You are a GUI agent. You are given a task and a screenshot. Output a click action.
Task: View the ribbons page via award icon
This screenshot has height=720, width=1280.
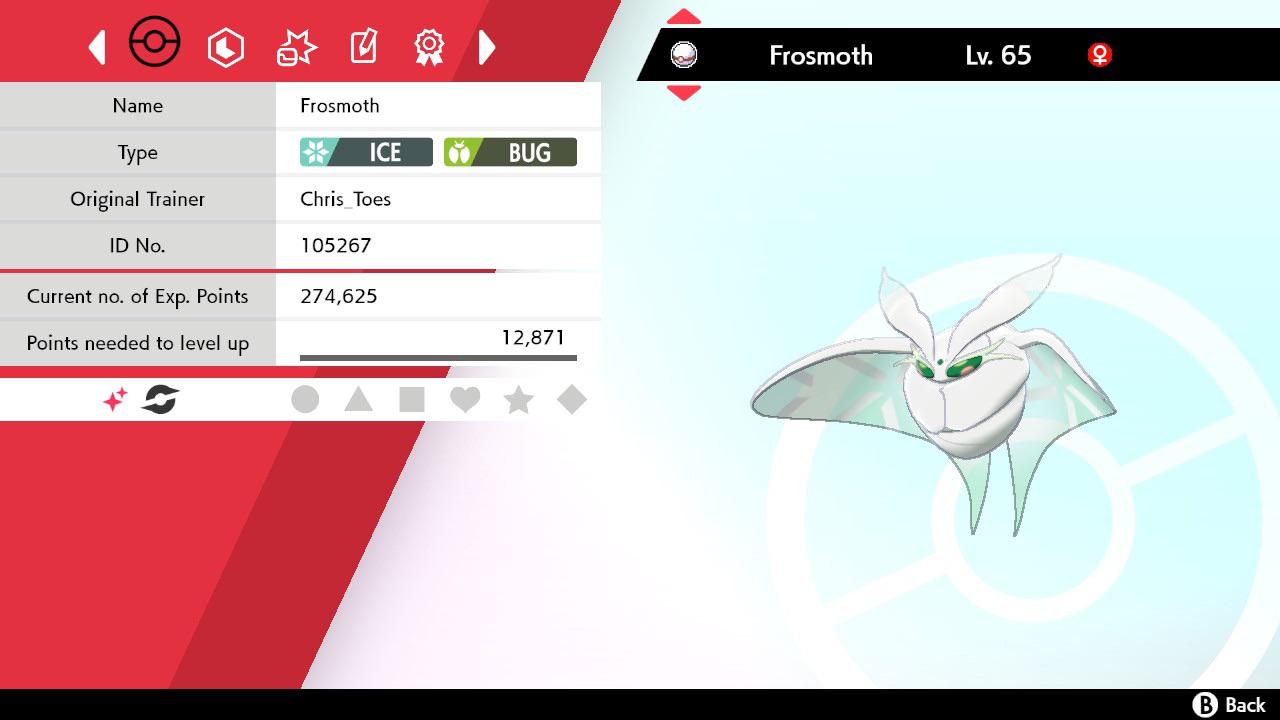(x=428, y=46)
